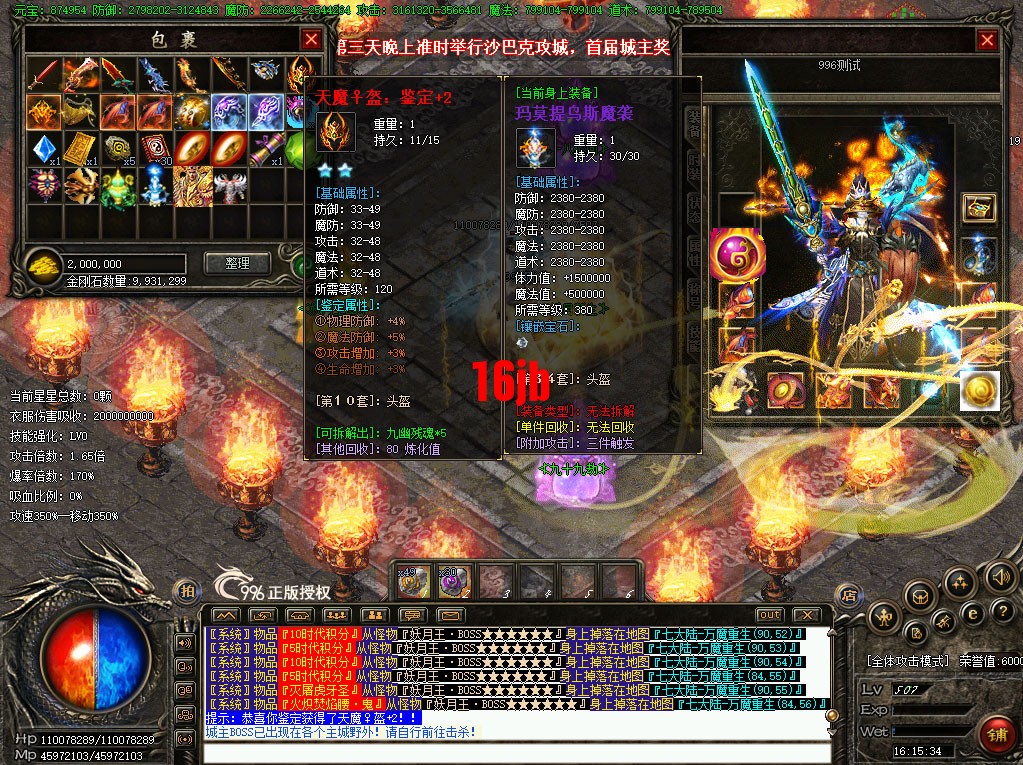Click the 'out' button above chat
1023x765 pixels.
point(769,614)
